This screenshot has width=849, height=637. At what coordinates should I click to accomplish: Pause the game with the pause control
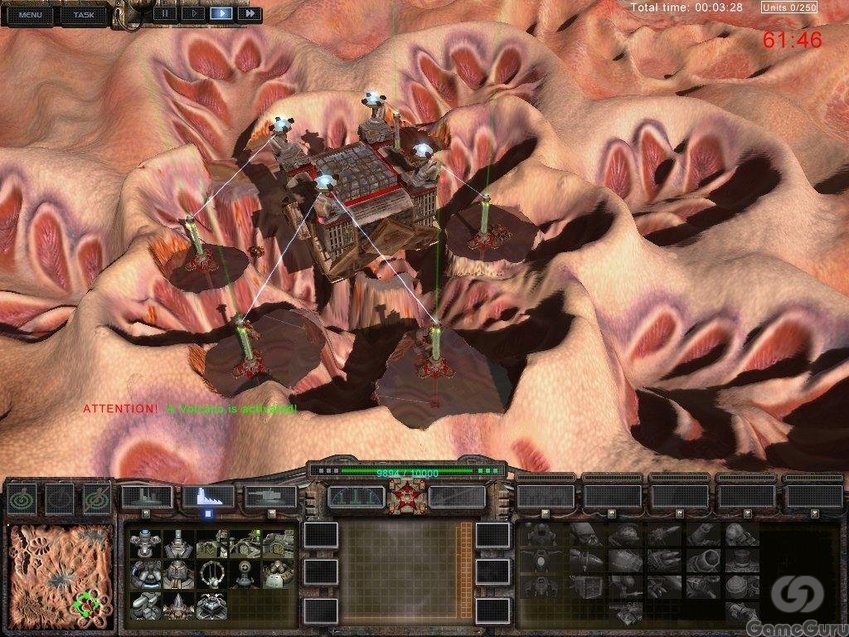(x=163, y=14)
